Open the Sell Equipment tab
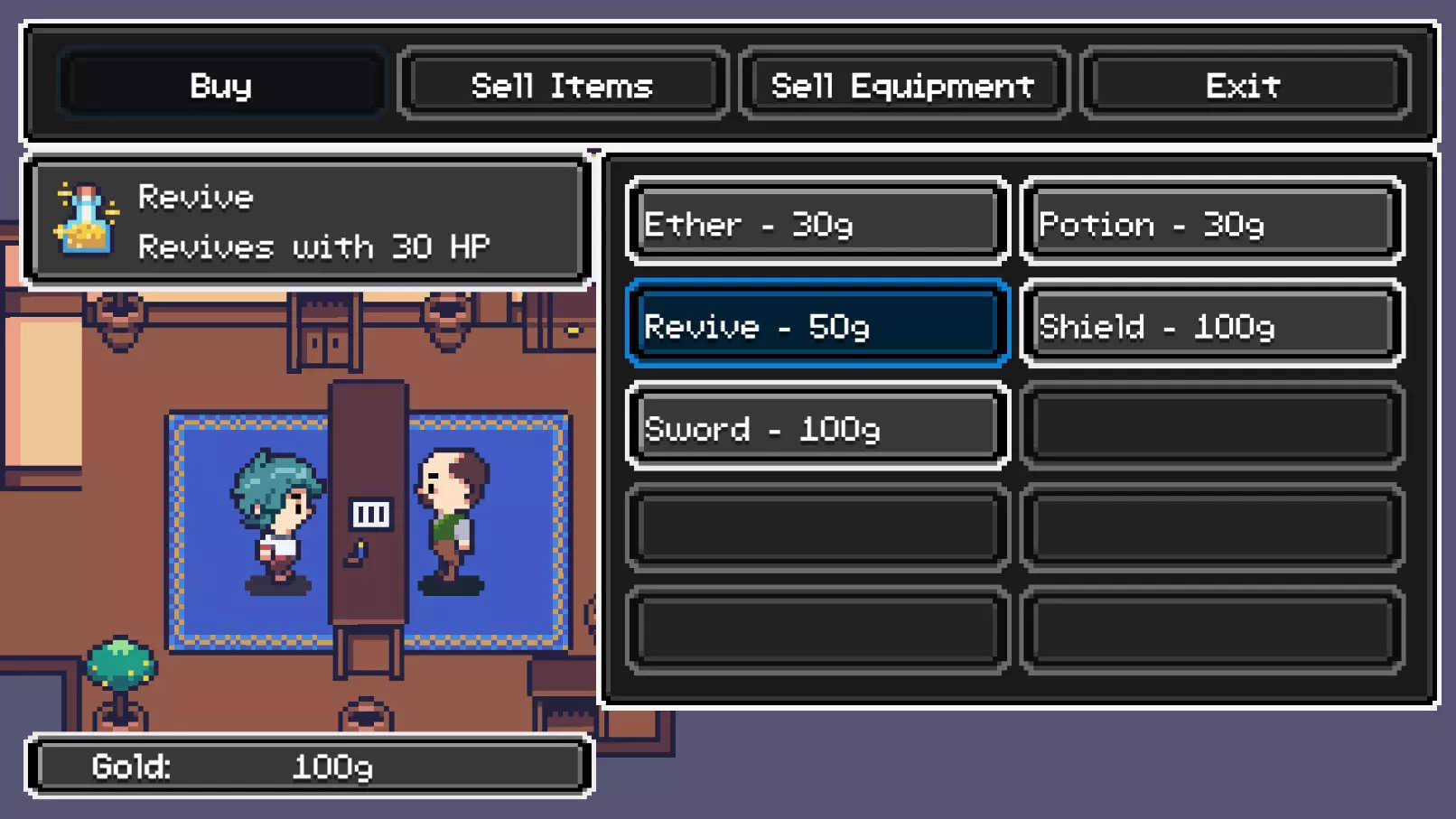The image size is (1456, 819). 902,86
